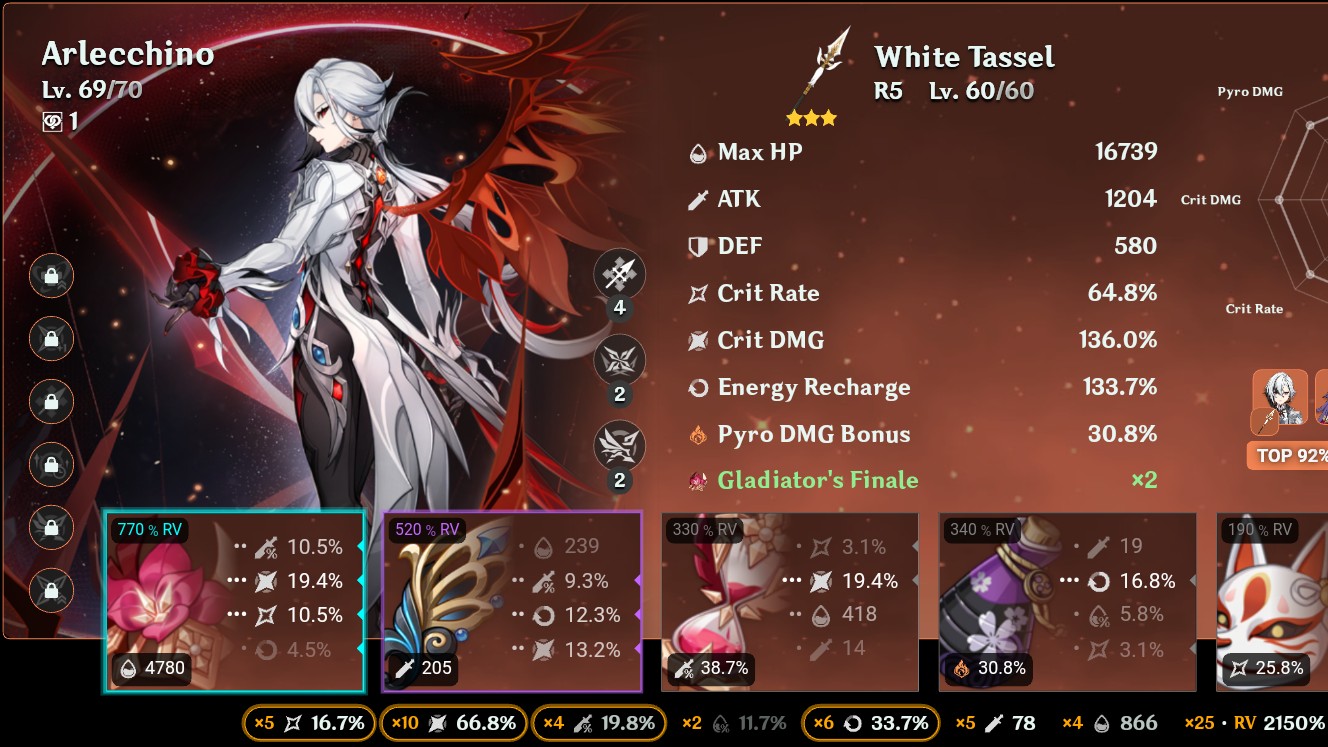Select the Elemental Skill talent icon at level 2
Image resolution: width=1328 pixels, height=747 pixels.
(x=620, y=361)
